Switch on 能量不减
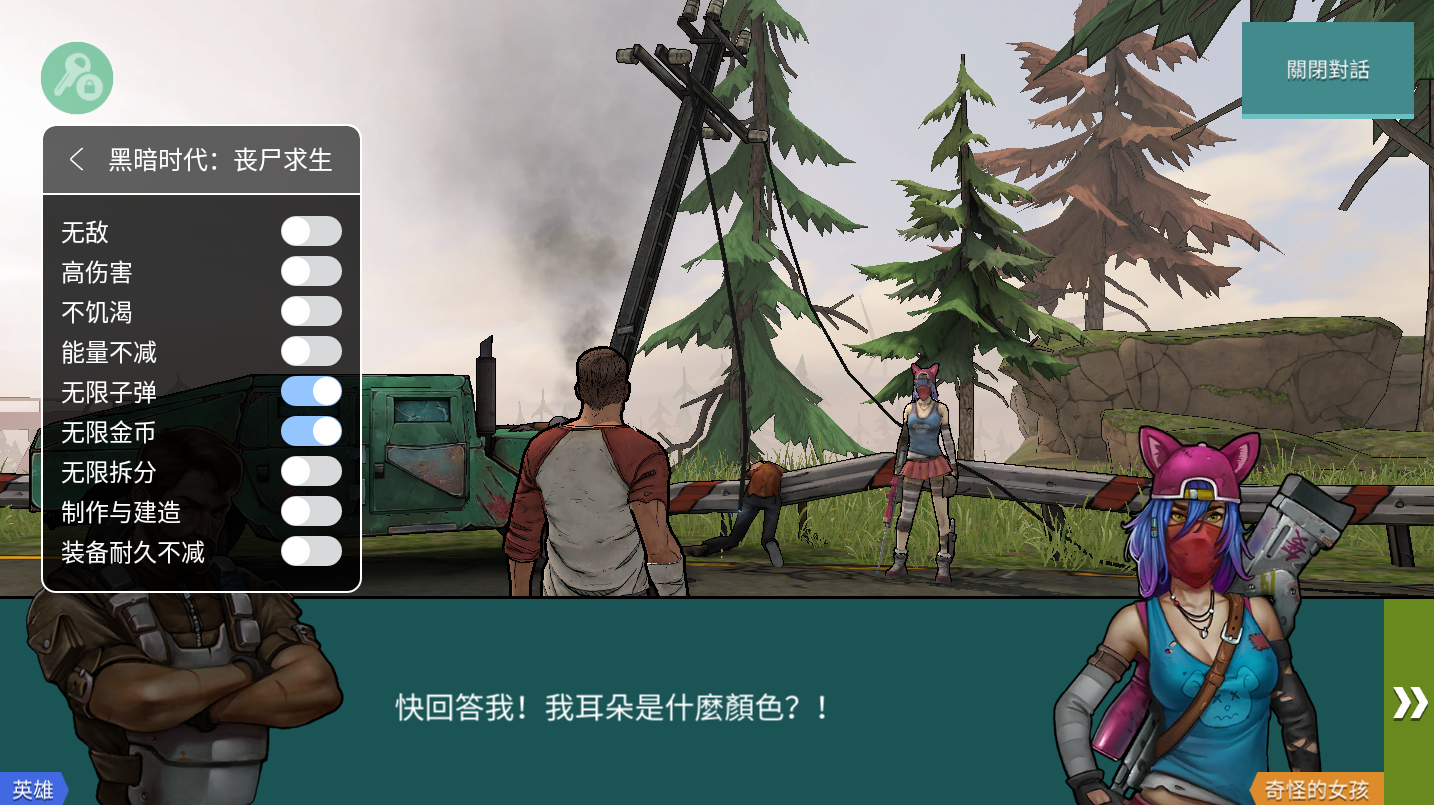The width and height of the screenshot is (1434, 805). point(311,351)
